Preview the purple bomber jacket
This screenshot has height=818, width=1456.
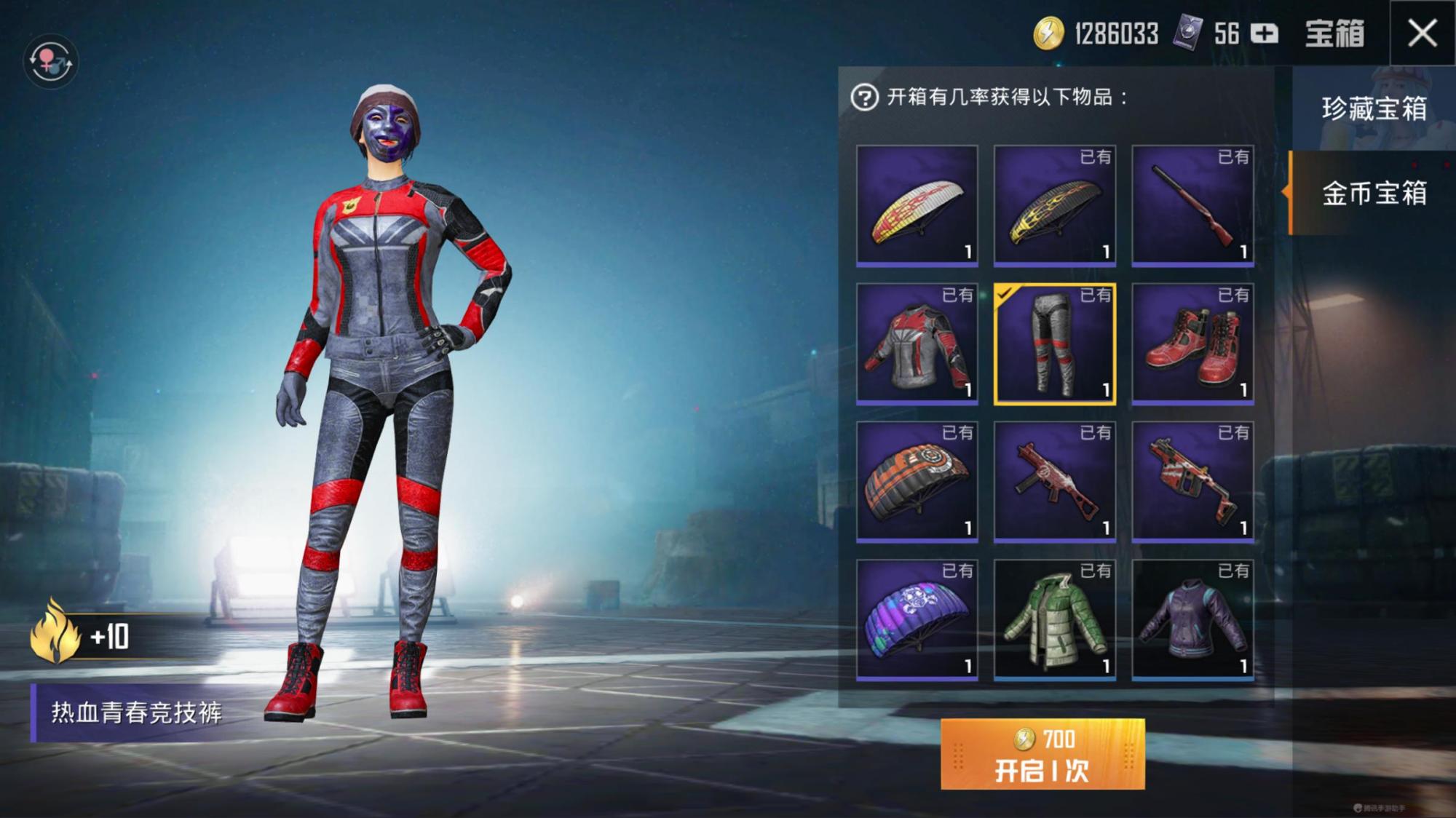pyautogui.click(x=1192, y=619)
